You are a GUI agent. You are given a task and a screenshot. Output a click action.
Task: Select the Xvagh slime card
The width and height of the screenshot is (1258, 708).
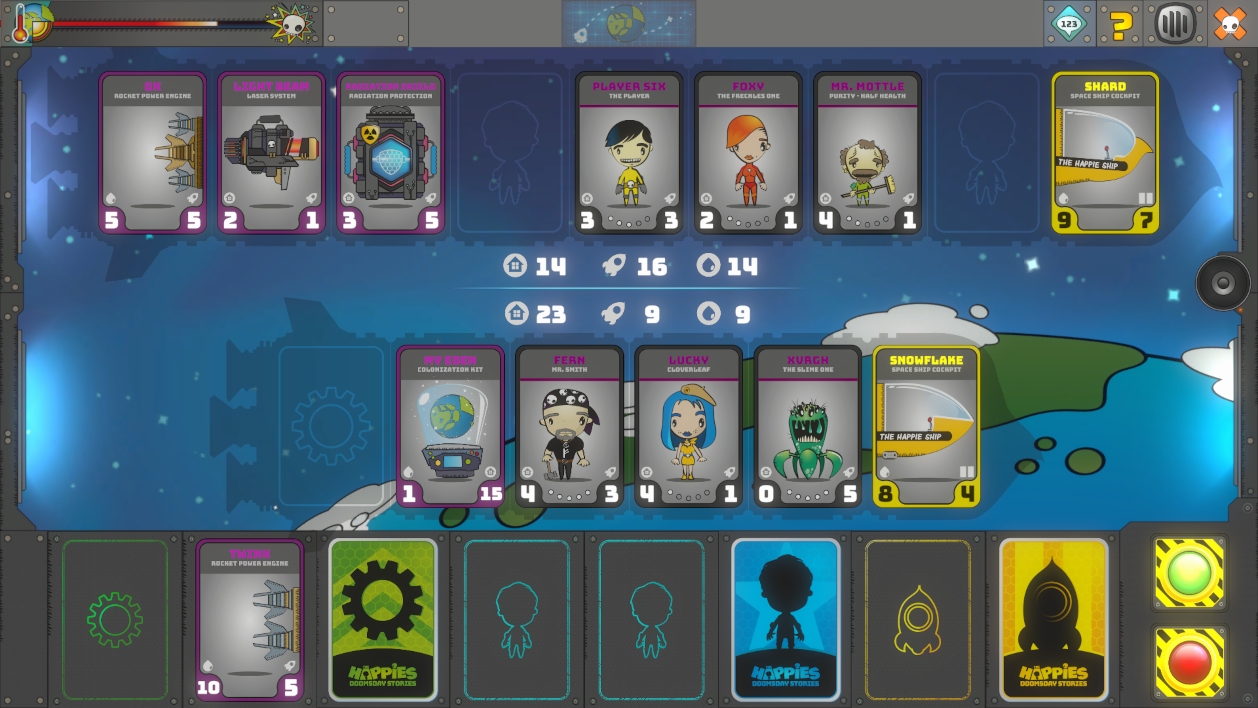(808, 426)
